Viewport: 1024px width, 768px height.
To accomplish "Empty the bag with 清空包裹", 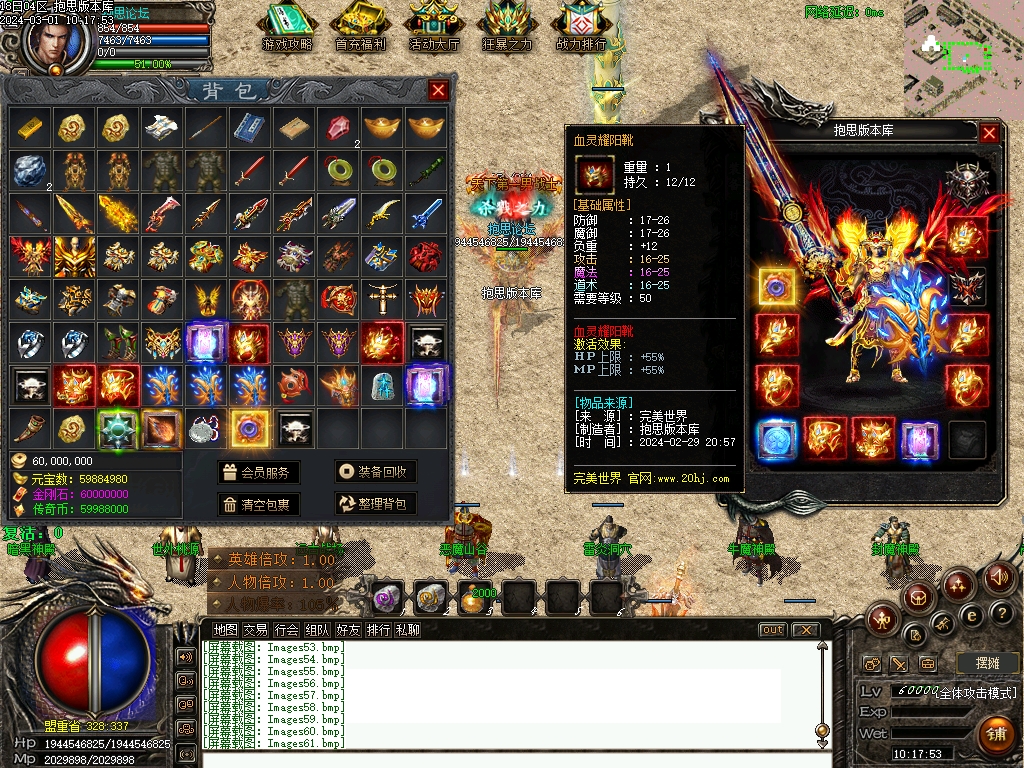I will pos(259,504).
